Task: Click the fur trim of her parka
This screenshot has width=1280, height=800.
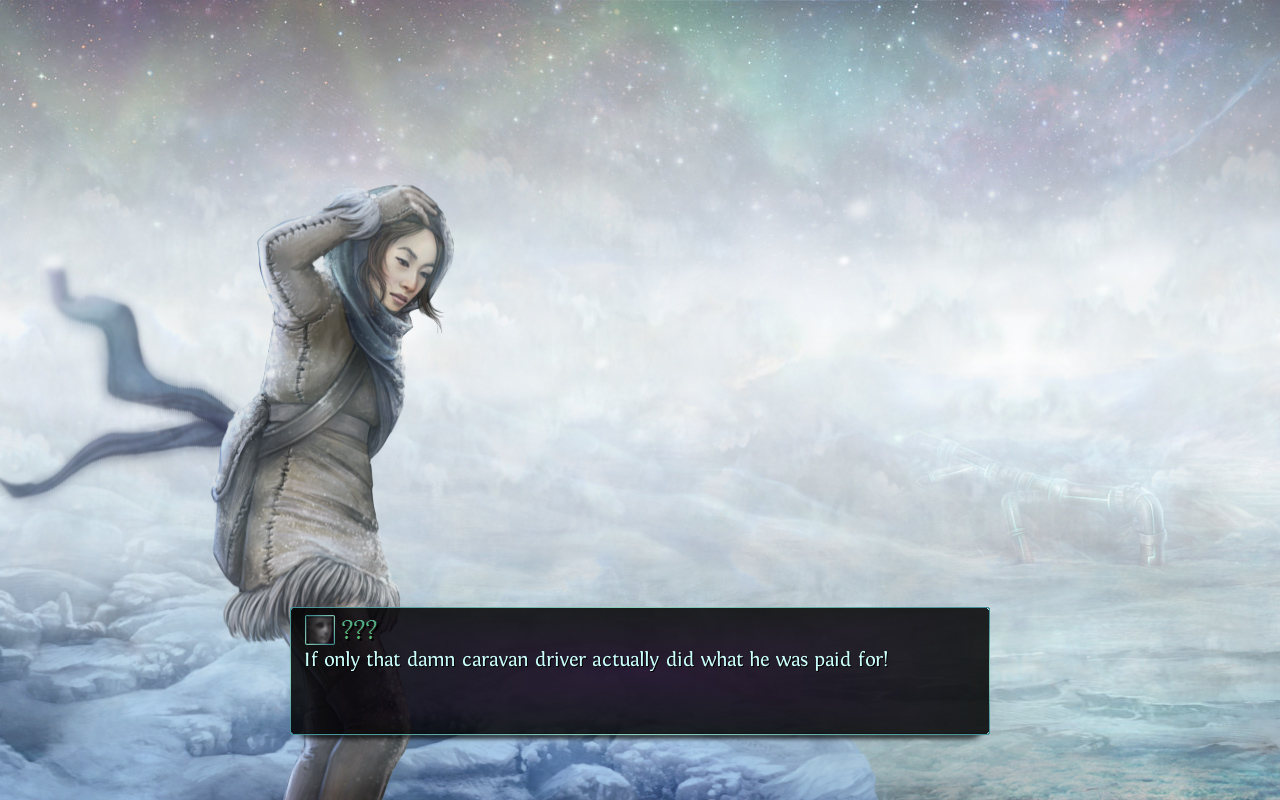Action: pos(320,585)
